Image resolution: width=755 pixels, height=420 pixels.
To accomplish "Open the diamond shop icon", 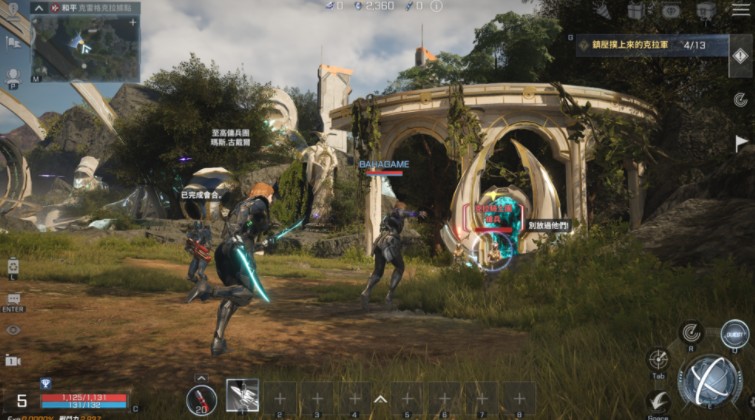I will coord(669,11).
